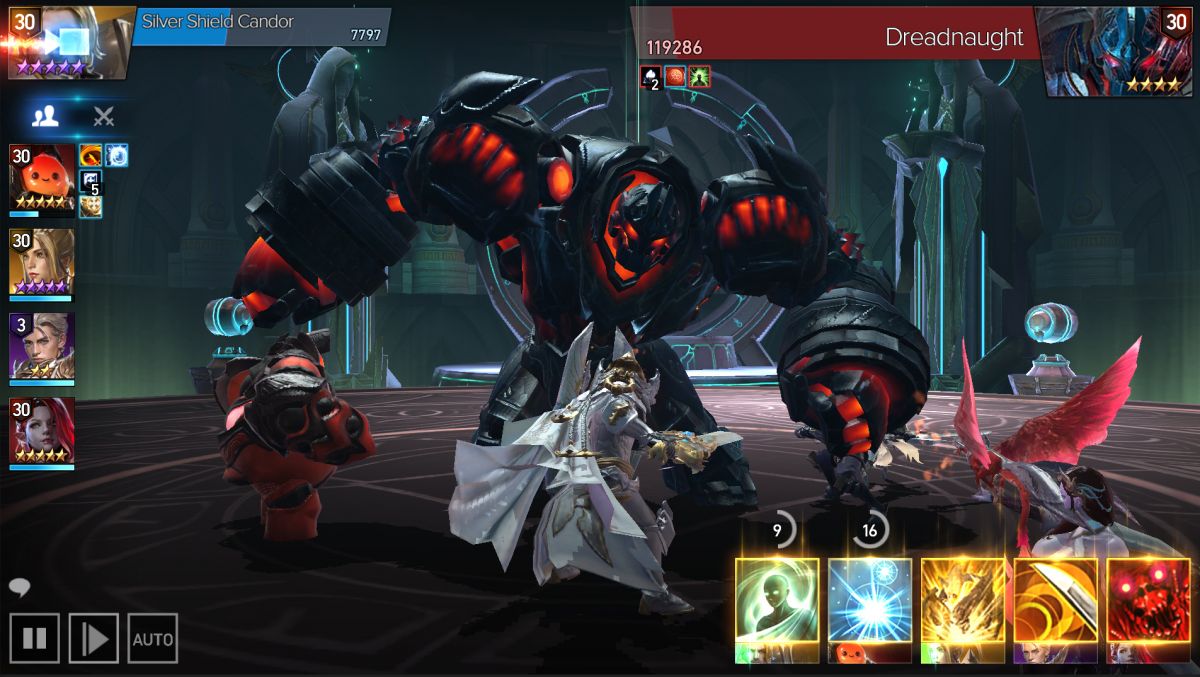Inspect the swirling blue buff icon
The width and height of the screenshot is (1200, 677).
point(117,155)
